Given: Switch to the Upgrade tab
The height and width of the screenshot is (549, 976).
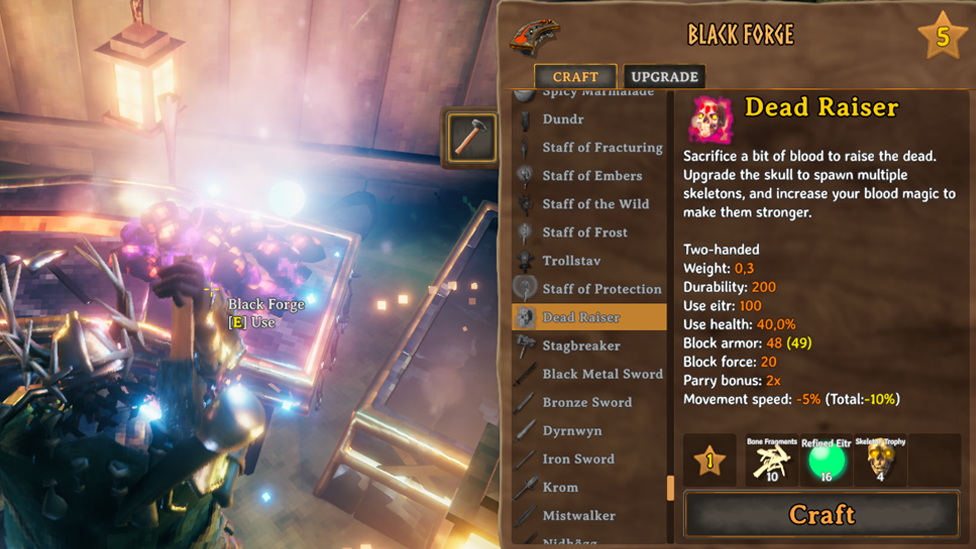Looking at the screenshot, I should (x=664, y=77).
